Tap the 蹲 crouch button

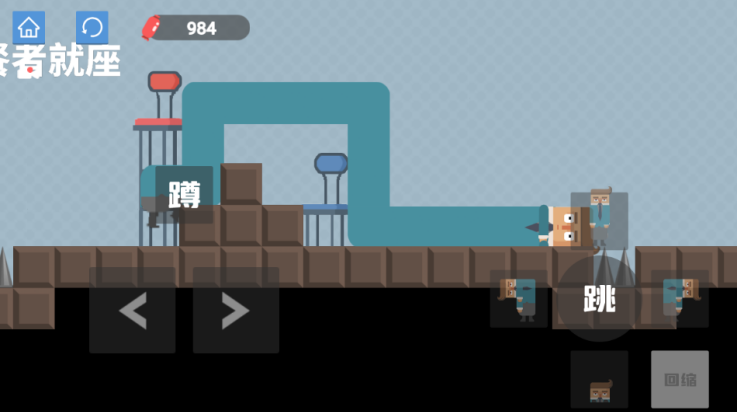coord(184,194)
